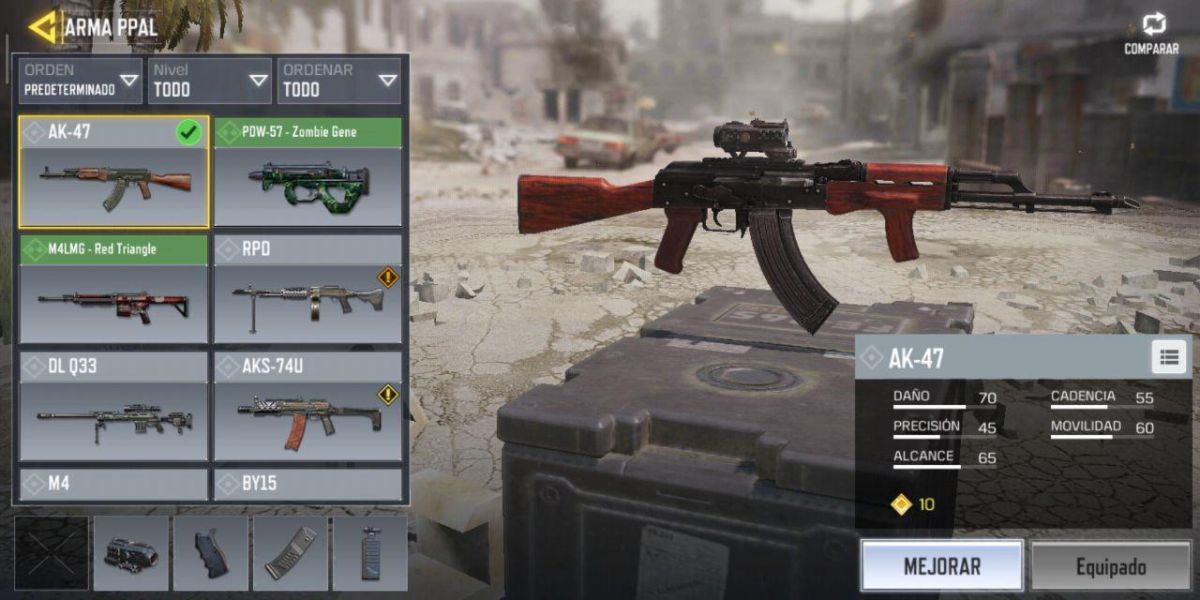The width and height of the screenshot is (1200, 600).
Task: Select the optic sight attachment slot
Action: pos(131,553)
